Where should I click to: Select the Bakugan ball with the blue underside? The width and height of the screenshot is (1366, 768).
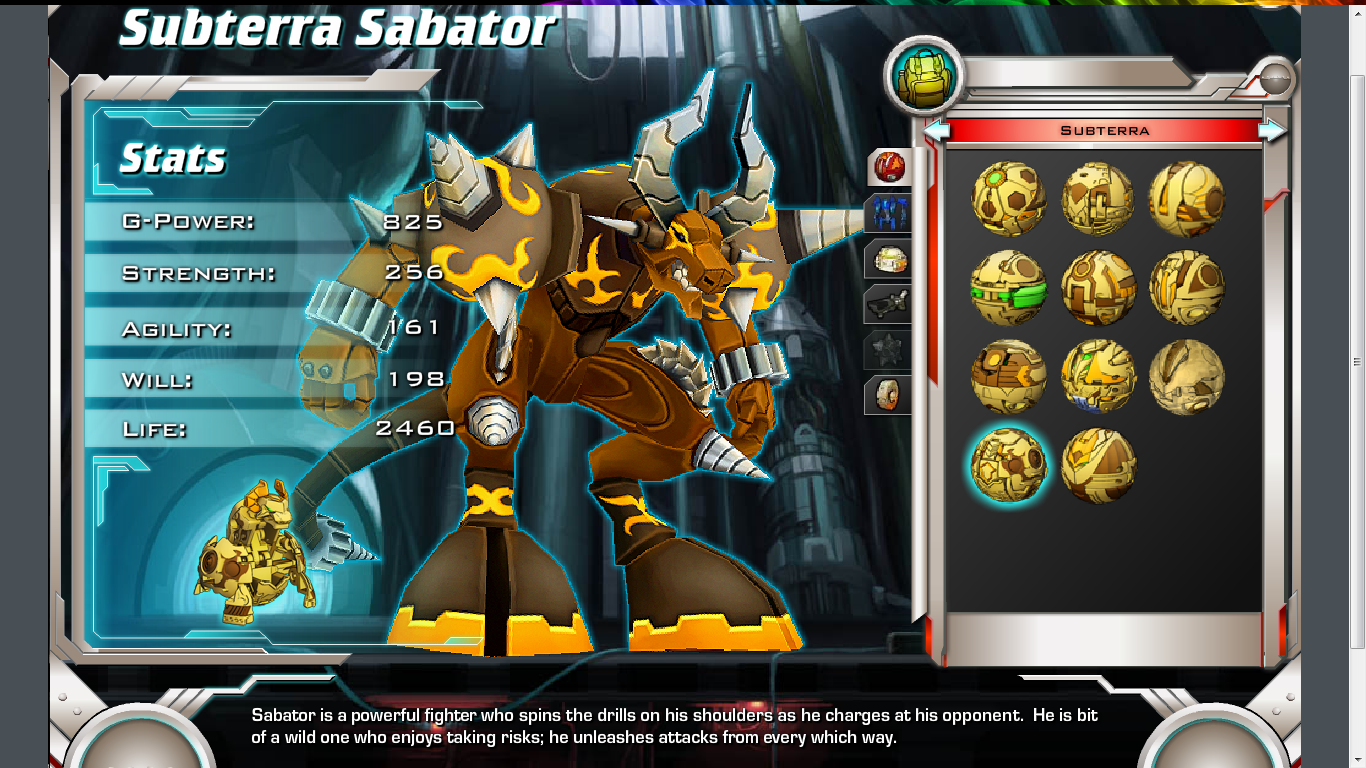point(1098,377)
